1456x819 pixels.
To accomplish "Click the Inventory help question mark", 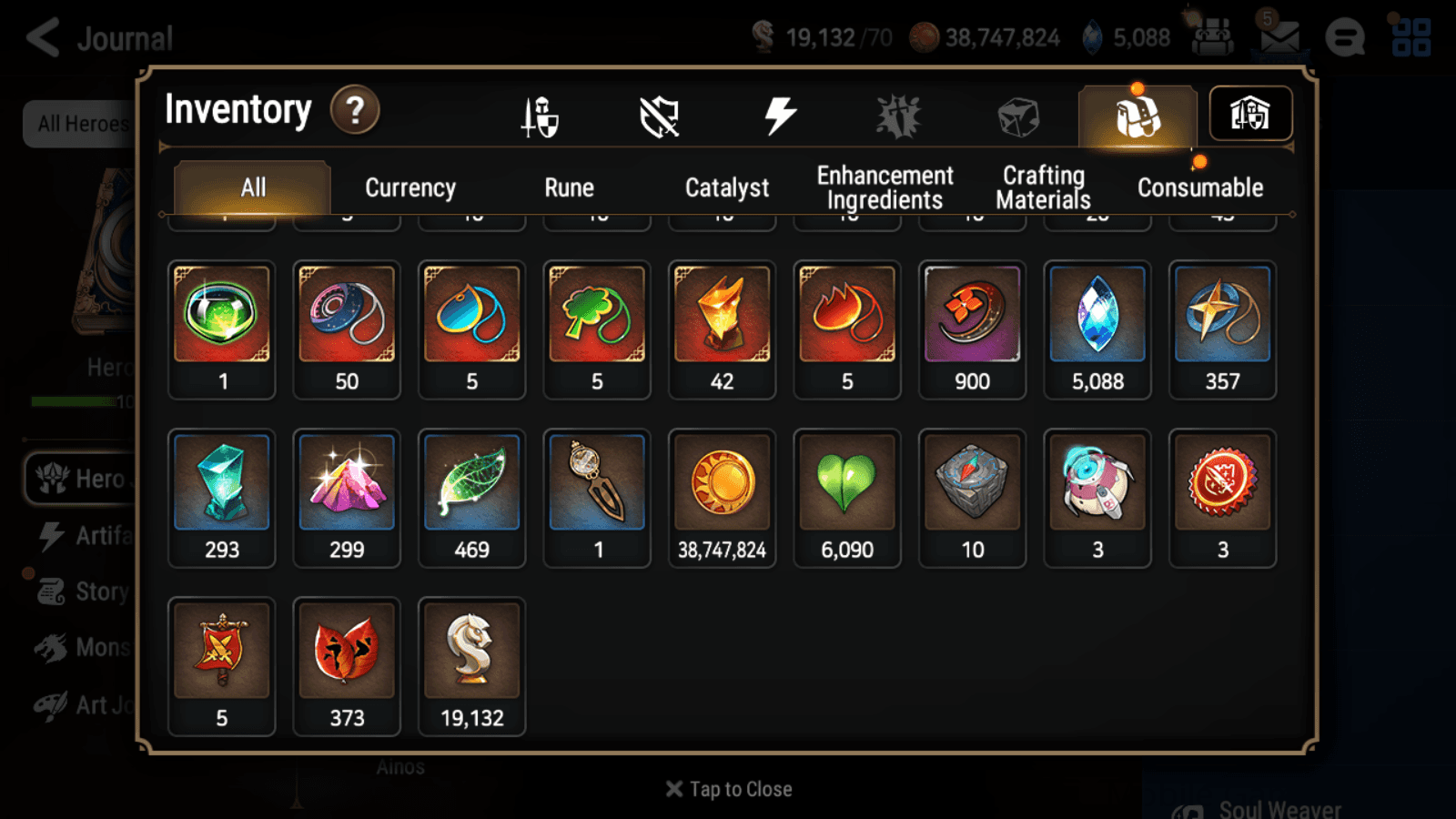I will [x=354, y=110].
